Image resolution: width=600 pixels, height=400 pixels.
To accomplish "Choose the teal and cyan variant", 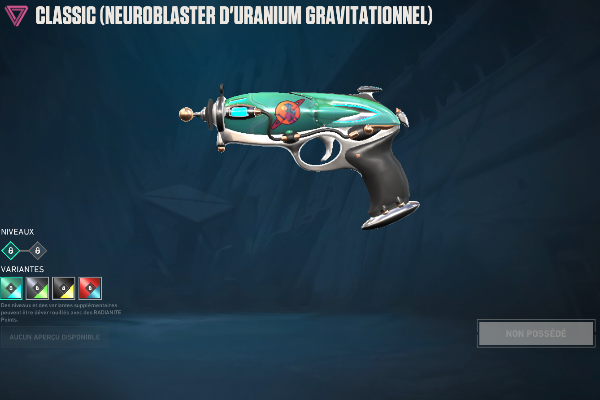I will pyautogui.click(x=11, y=288).
